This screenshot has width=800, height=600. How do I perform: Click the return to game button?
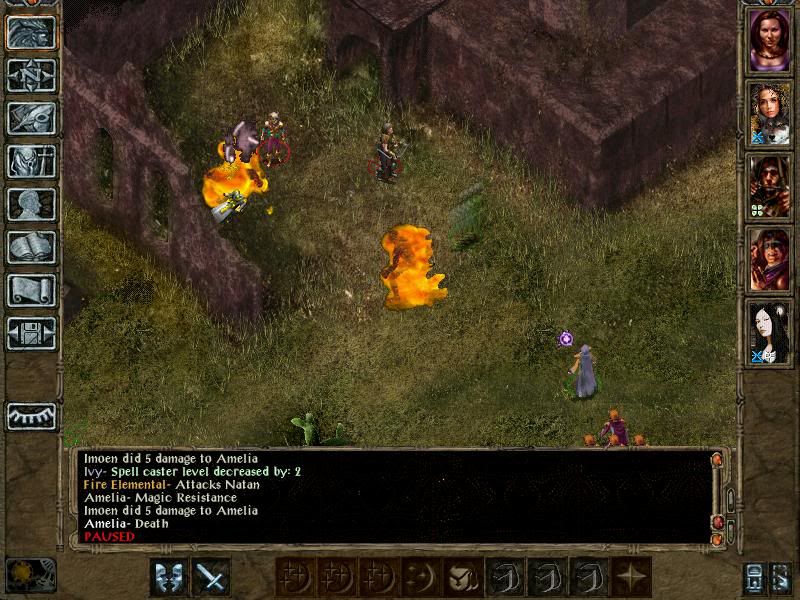tap(31, 32)
